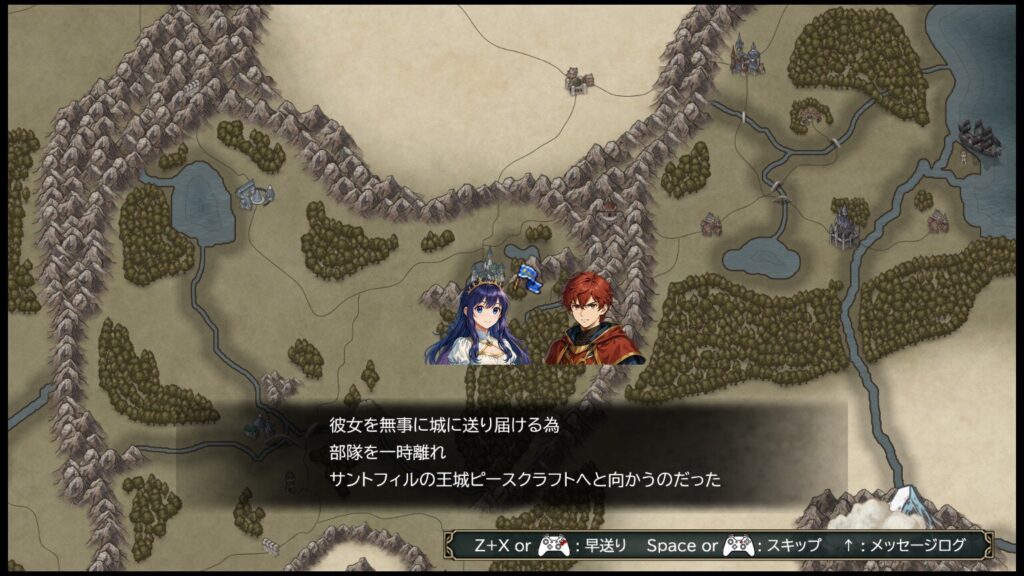Advance the narration dialogue text box
Image resolution: width=1024 pixels, height=576 pixels.
(525, 452)
